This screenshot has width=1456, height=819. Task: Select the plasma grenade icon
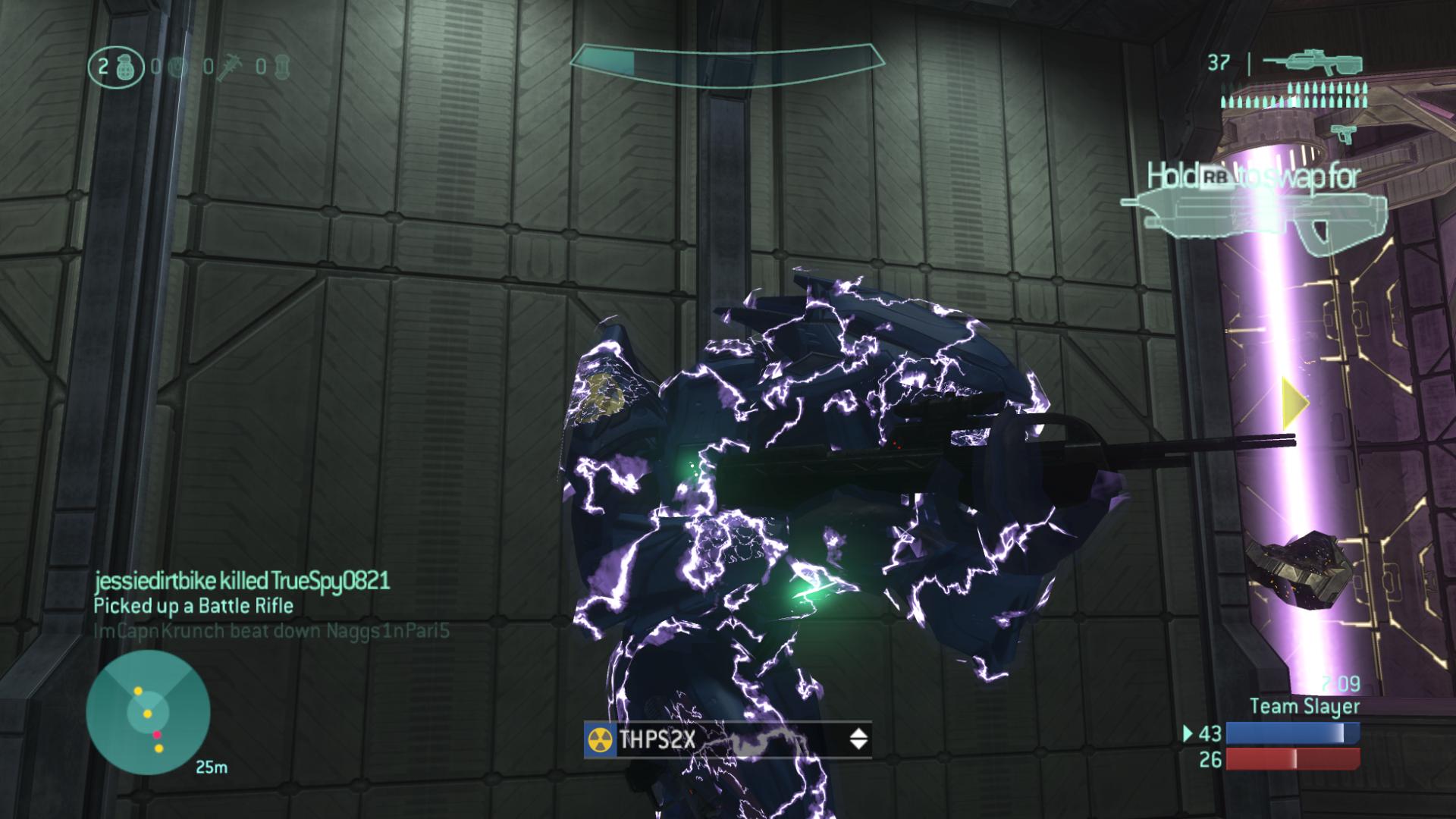(x=177, y=67)
